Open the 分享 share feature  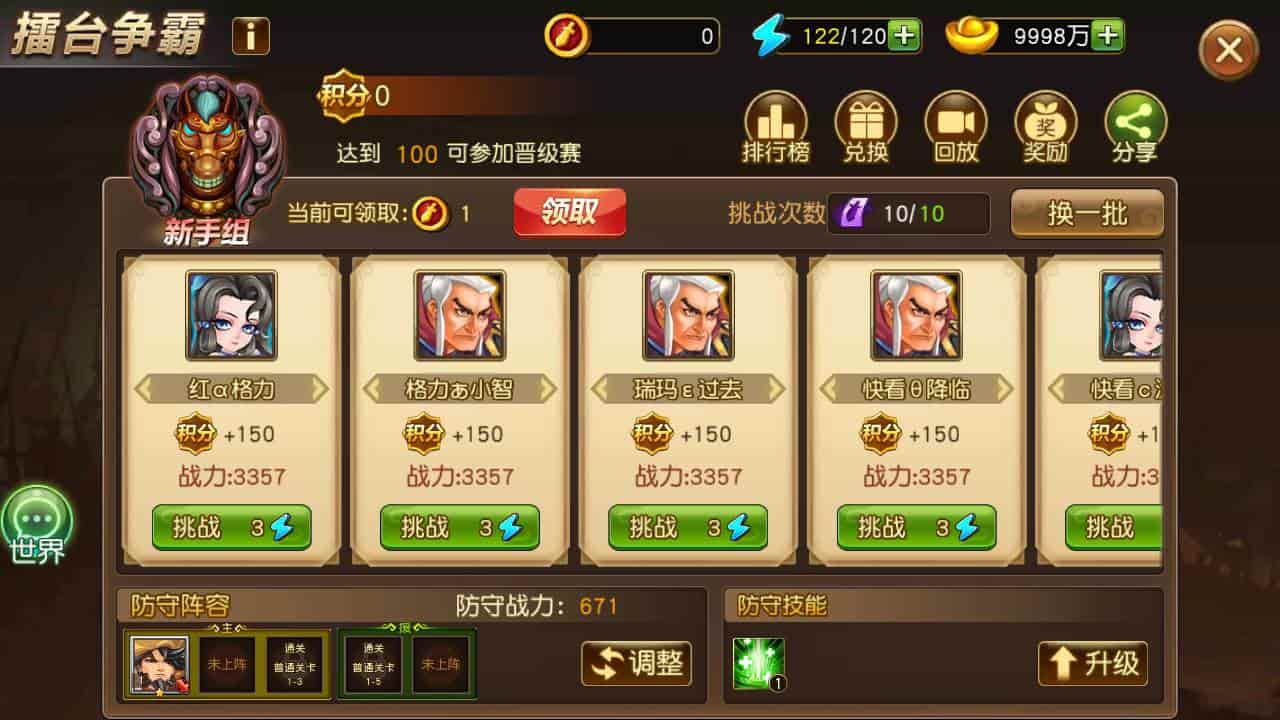tap(1134, 125)
